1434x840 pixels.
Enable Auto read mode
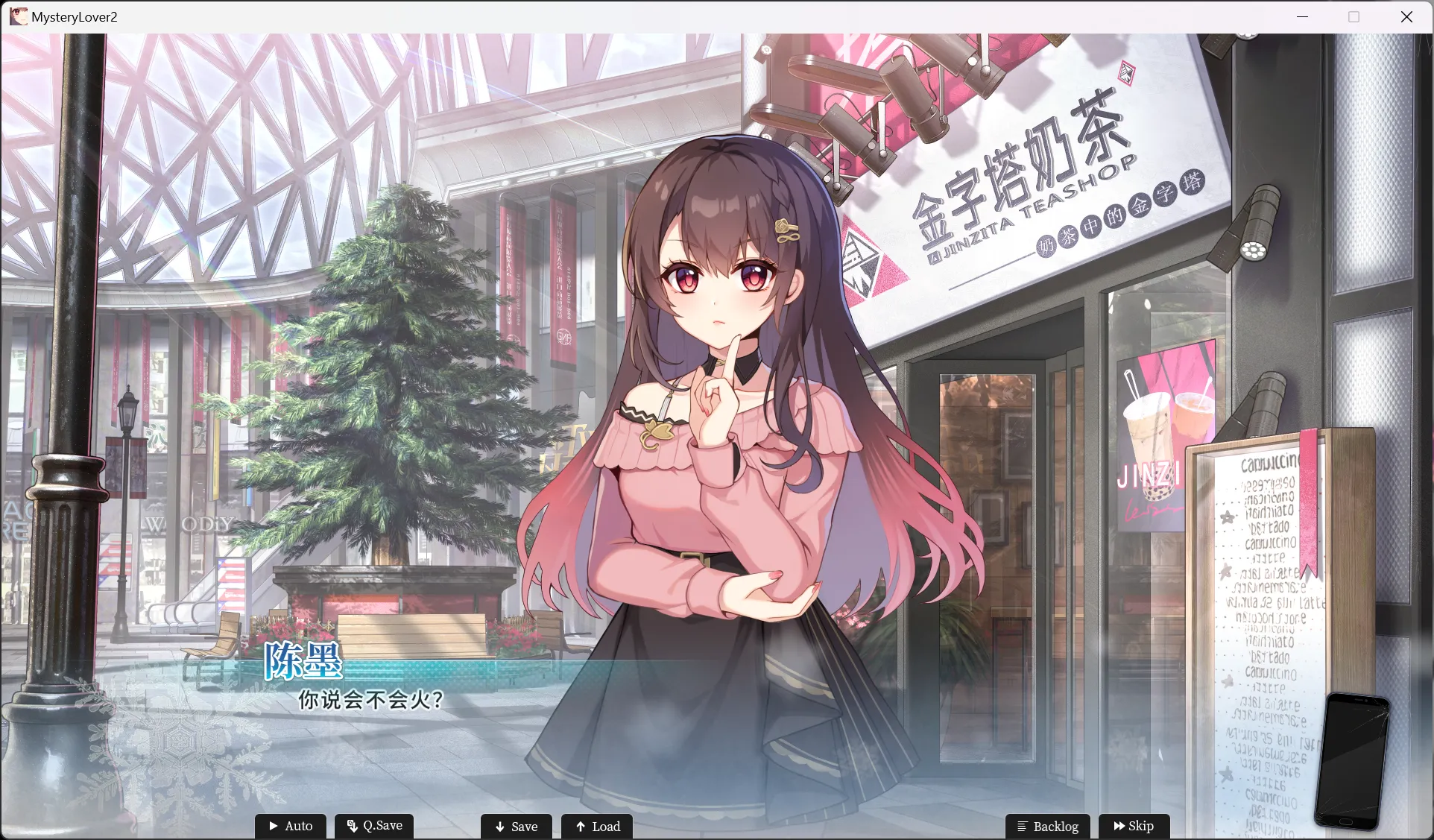291,826
